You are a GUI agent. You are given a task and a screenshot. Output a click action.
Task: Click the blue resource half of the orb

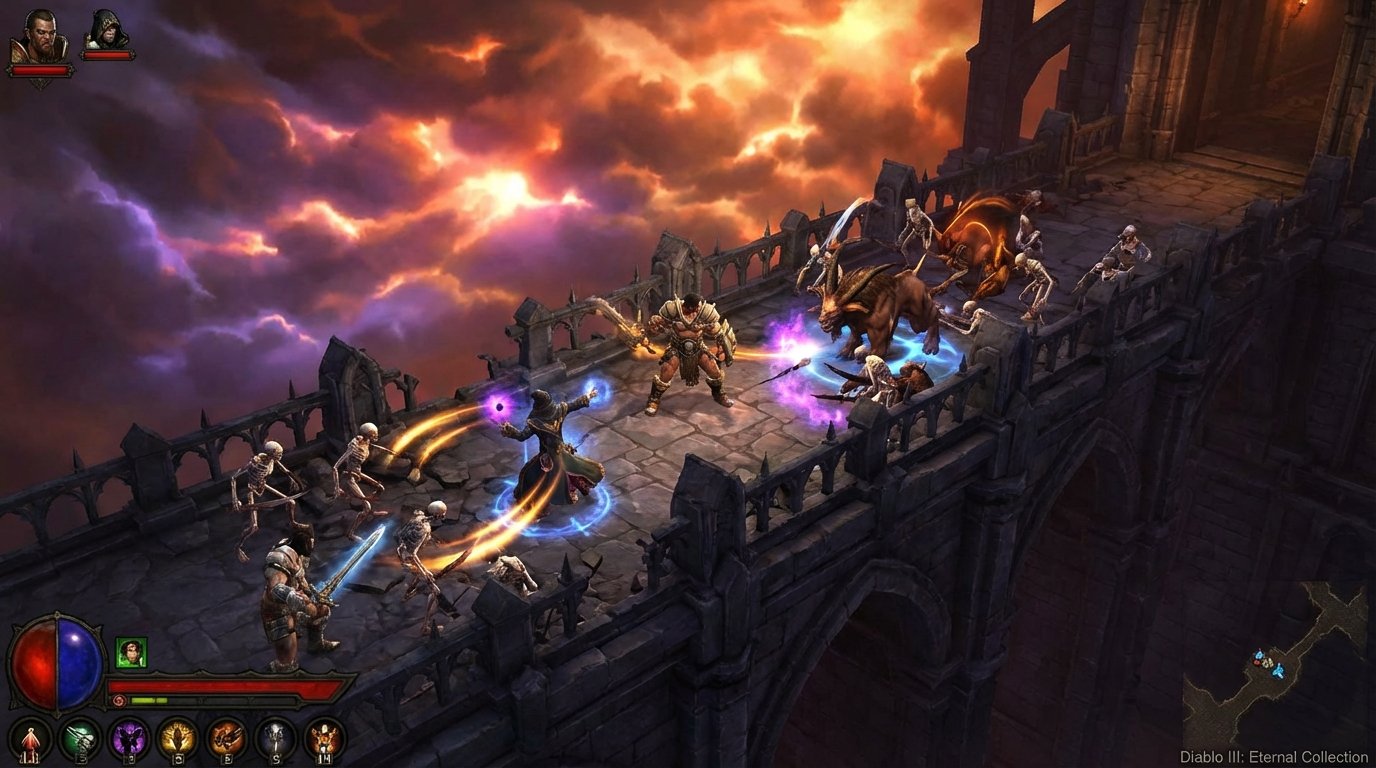[76, 664]
